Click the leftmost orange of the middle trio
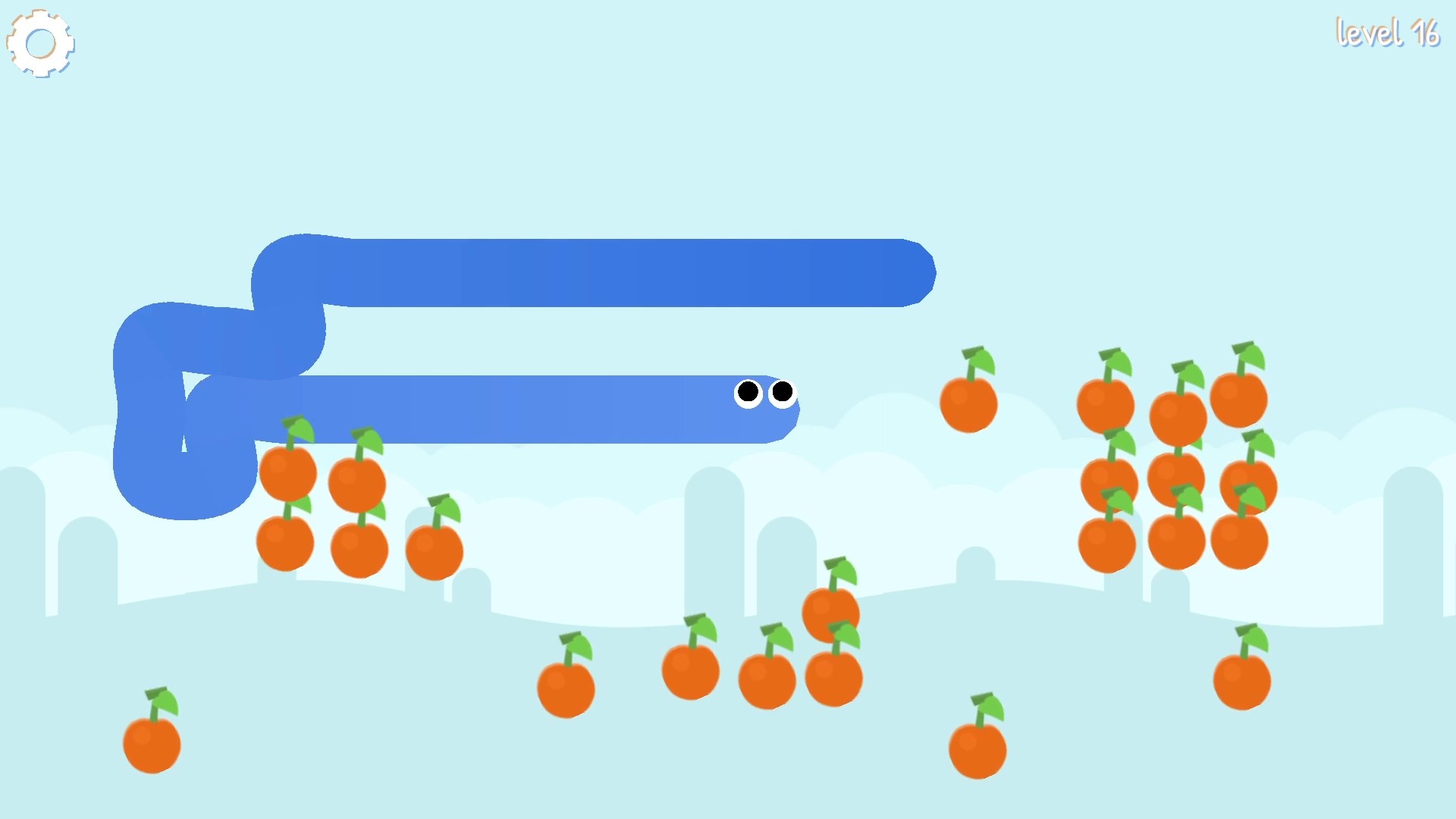The height and width of the screenshot is (819, 1456). click(x=690, y=671)
